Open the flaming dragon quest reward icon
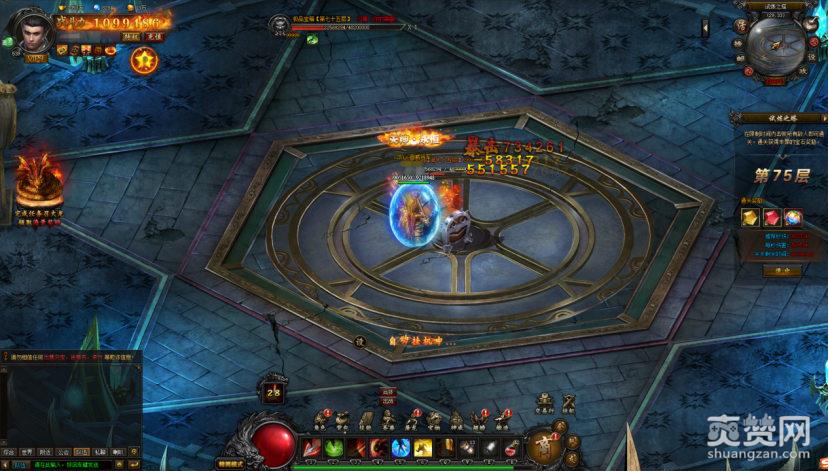This screenshot has height=472, width=829. [38, 176]
